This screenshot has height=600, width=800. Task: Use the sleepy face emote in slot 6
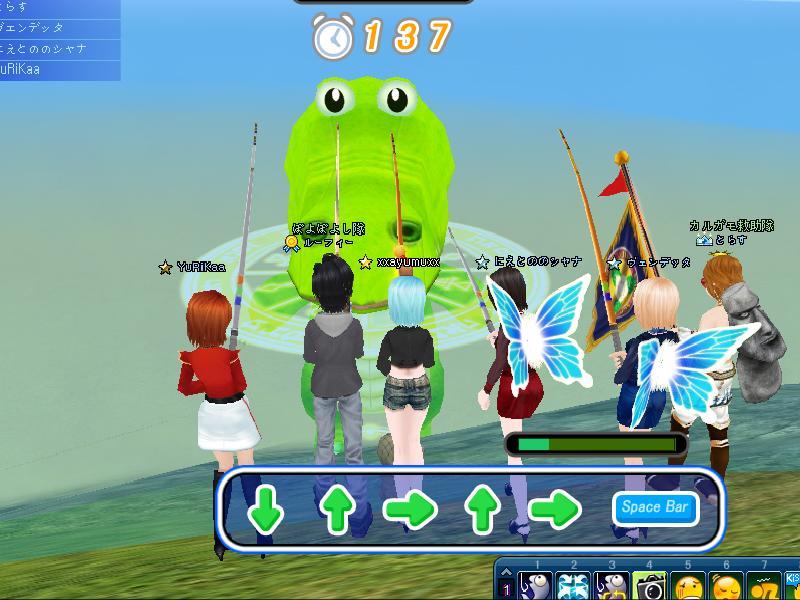(x=726, y=585)
